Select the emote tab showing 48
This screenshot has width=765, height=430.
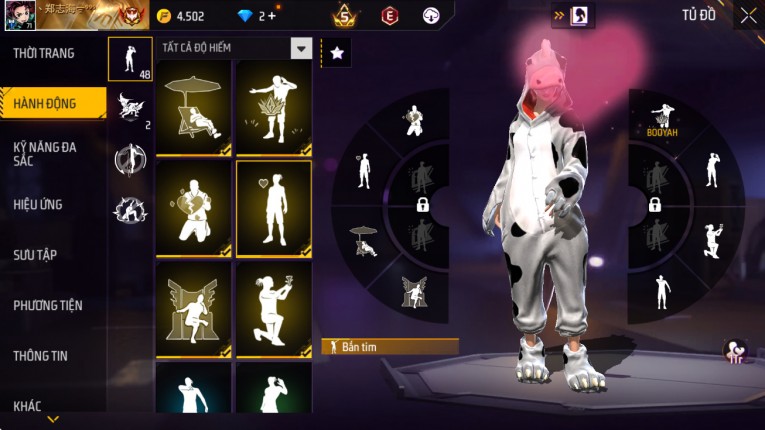(x=130, y=60)
